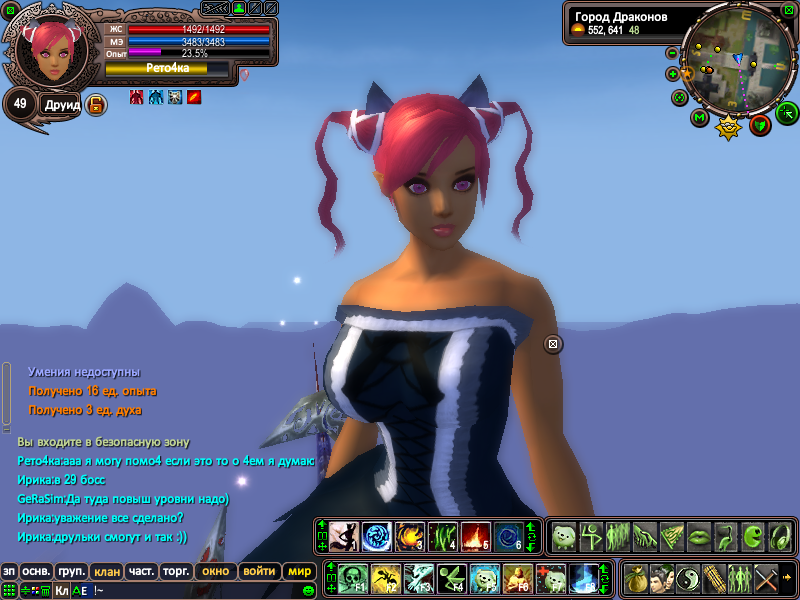Viewport: 800px width, 600px height.
Task: Use the fire flame skill slot
Action: [474, 537]
